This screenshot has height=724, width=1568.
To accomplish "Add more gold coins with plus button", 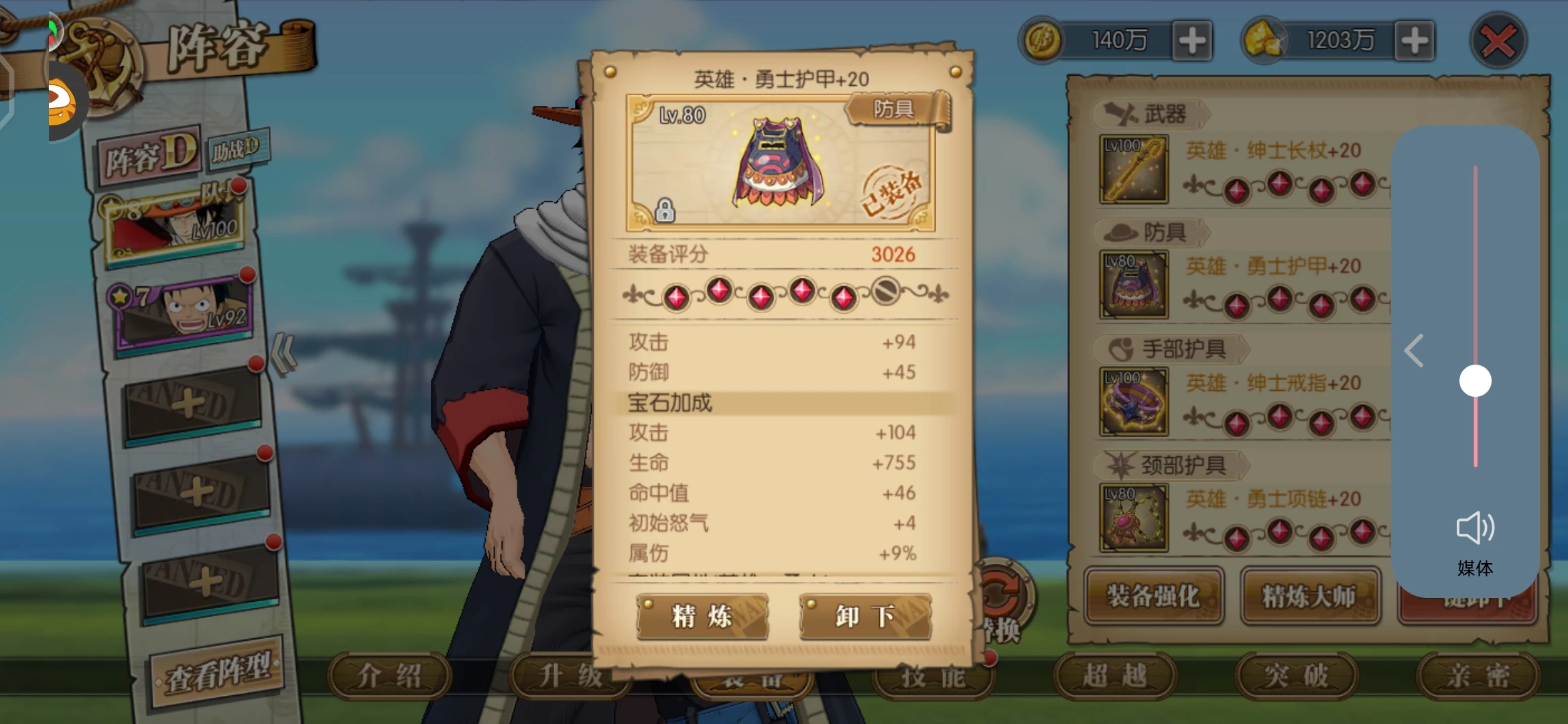I will click(x=1192, y=41).
